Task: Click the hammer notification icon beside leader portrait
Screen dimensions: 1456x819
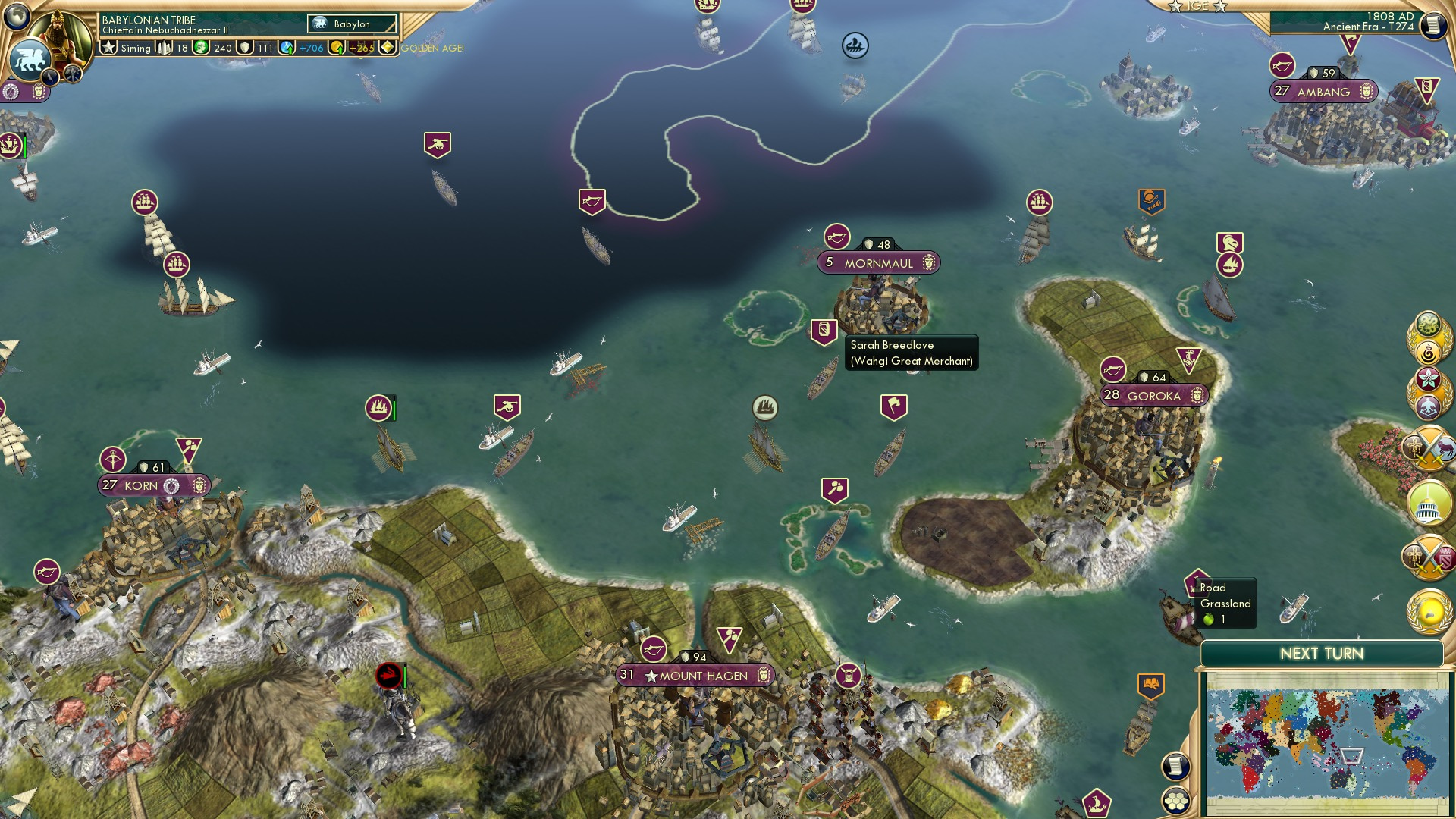Action: click(71, 74)
